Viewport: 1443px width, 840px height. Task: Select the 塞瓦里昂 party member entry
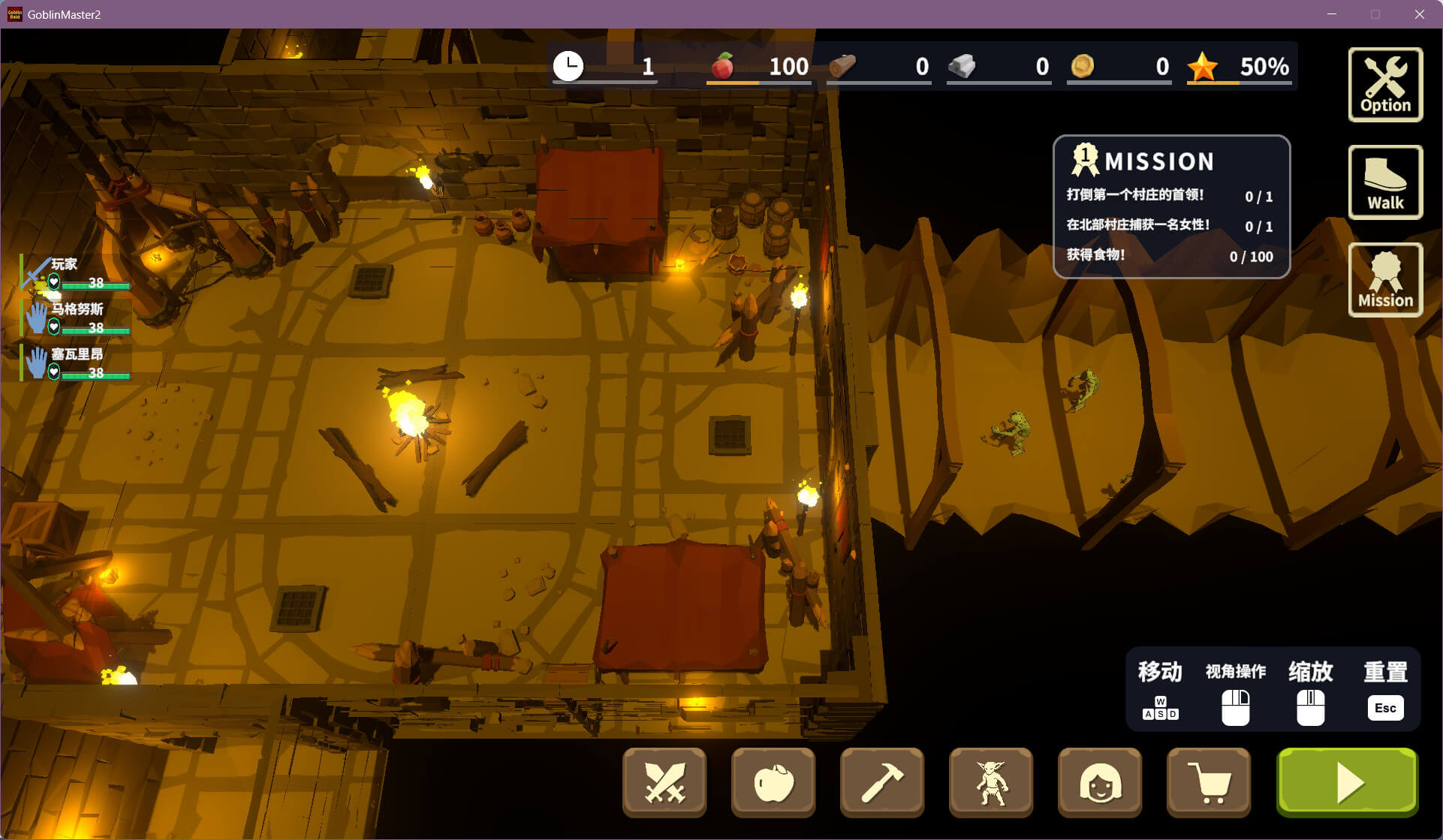tap(76, 363)
